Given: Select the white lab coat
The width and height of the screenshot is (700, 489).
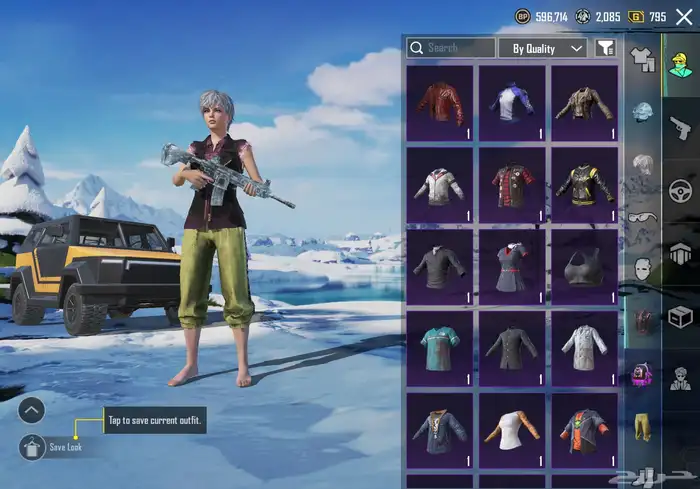Looking at the screenshot, I should [x=585, y=347].
